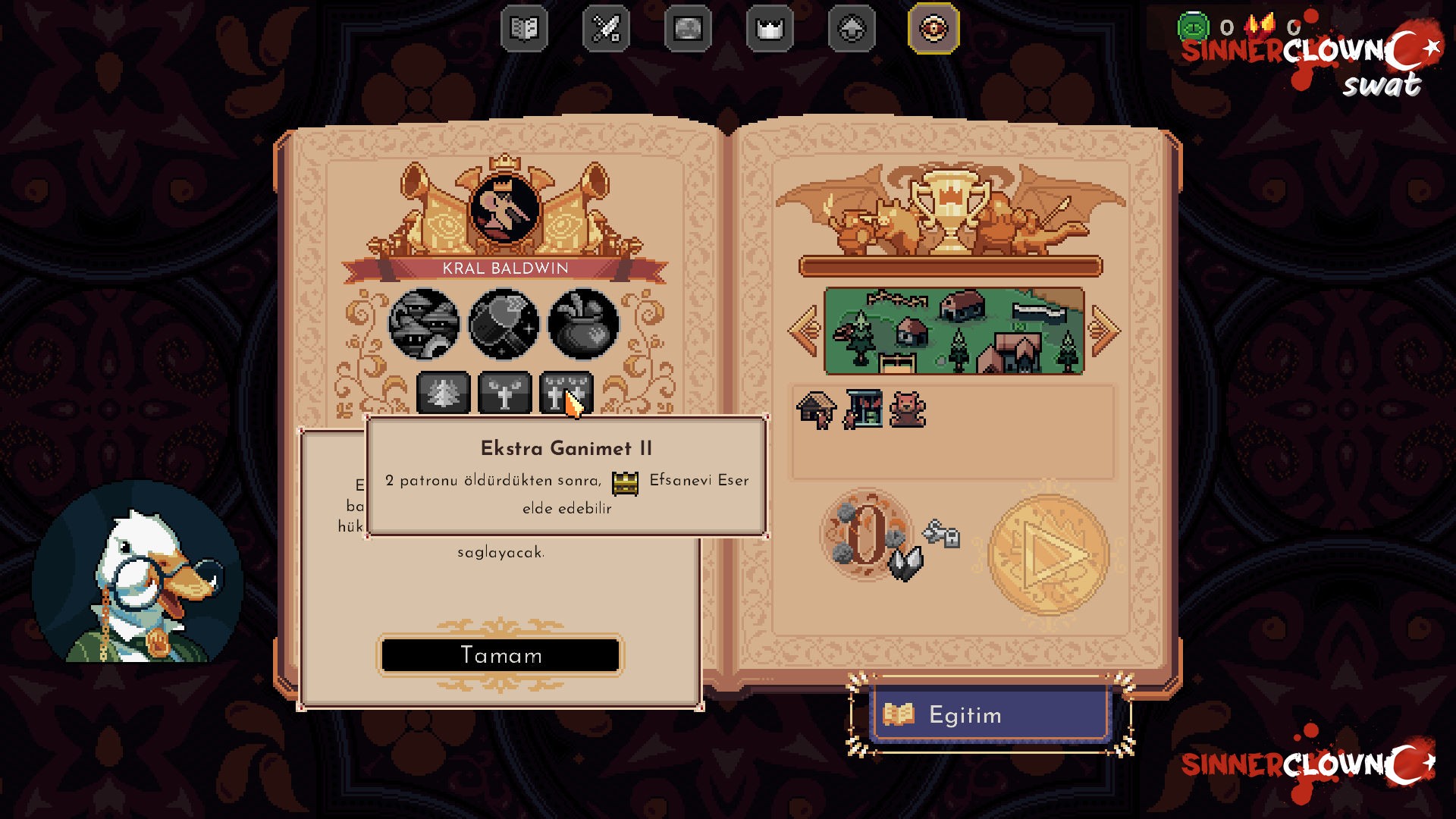Click the black cauldron ability icon
The width and height of the screenshot is (1456, 819).
(x=583, y=324)
